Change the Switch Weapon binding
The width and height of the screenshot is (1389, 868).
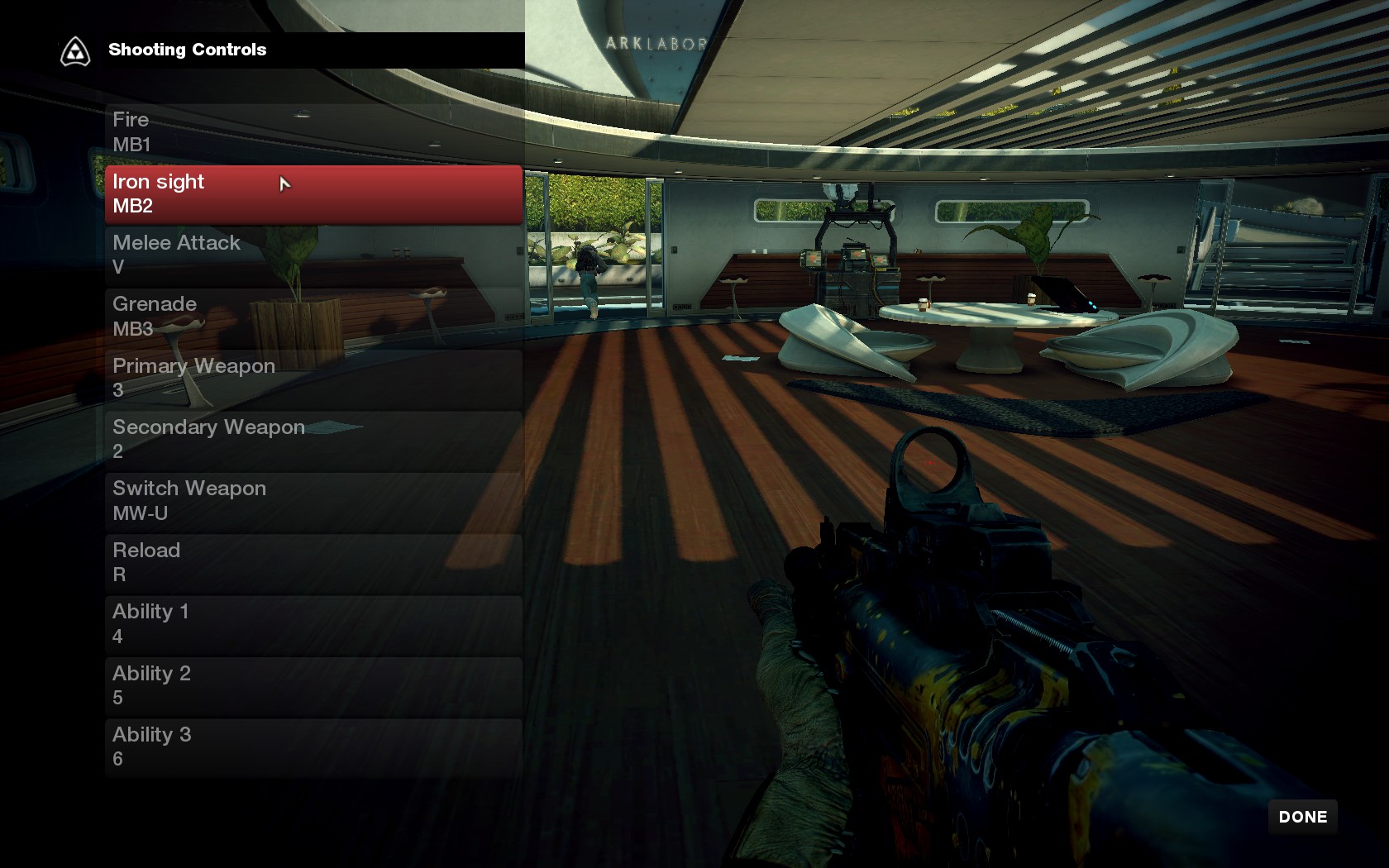[313, 501]
